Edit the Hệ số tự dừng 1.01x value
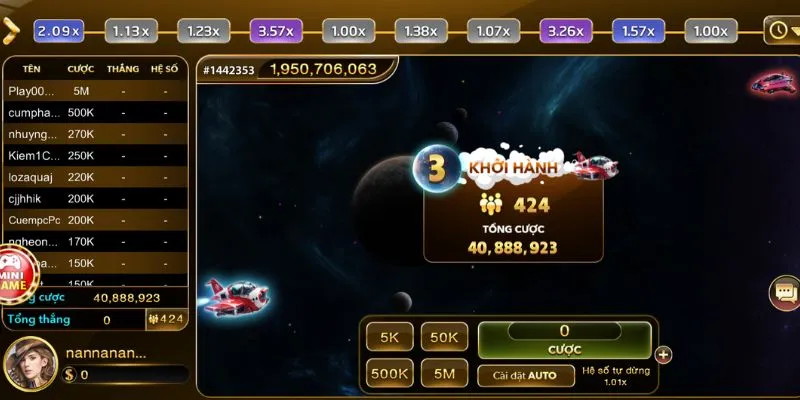Viewport: 800px width, 400px height. click(x=616, y=376)
